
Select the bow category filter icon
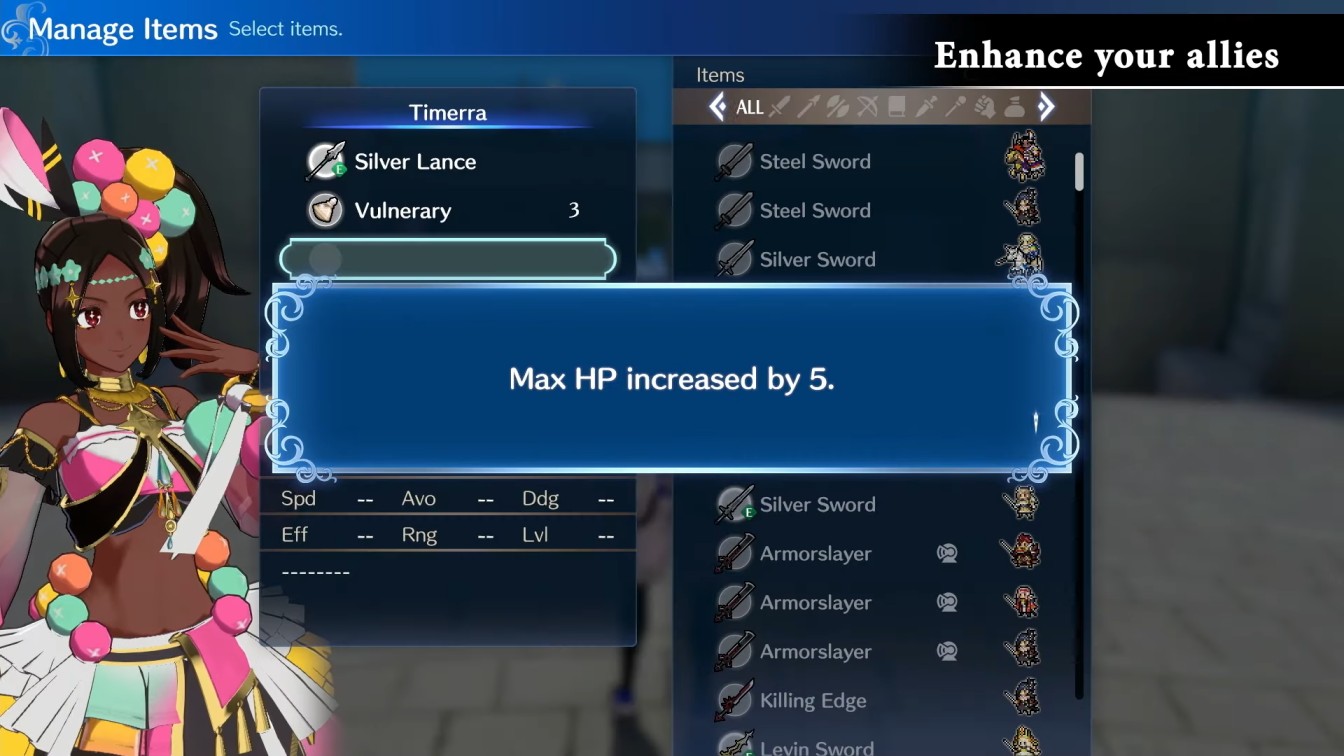click(x=868, y=107)
